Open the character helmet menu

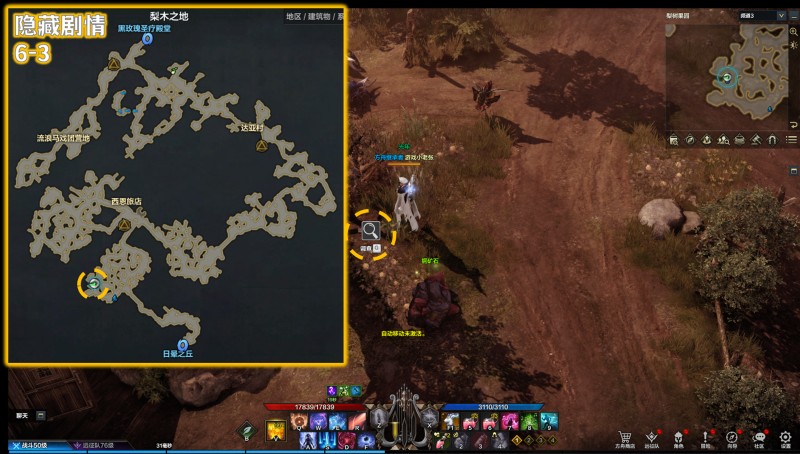(679, 436)
